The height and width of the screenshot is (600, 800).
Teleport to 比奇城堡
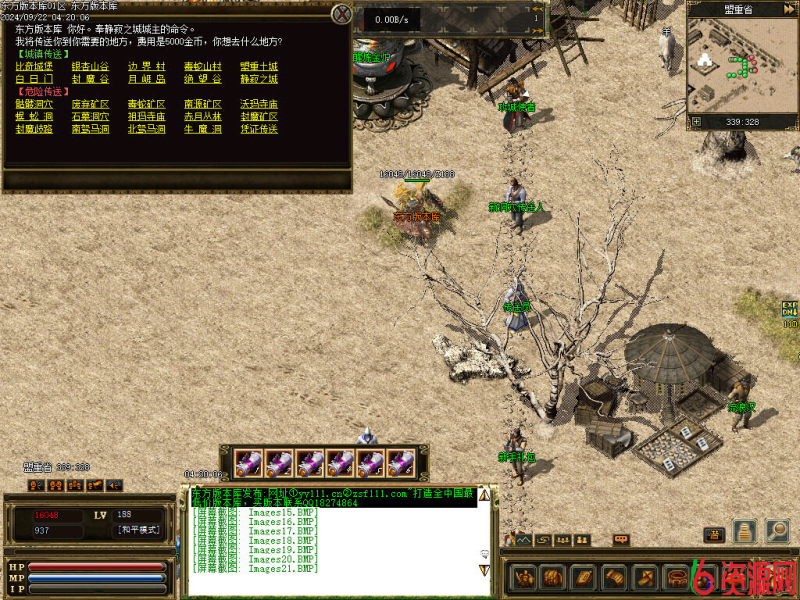point(35,67)
